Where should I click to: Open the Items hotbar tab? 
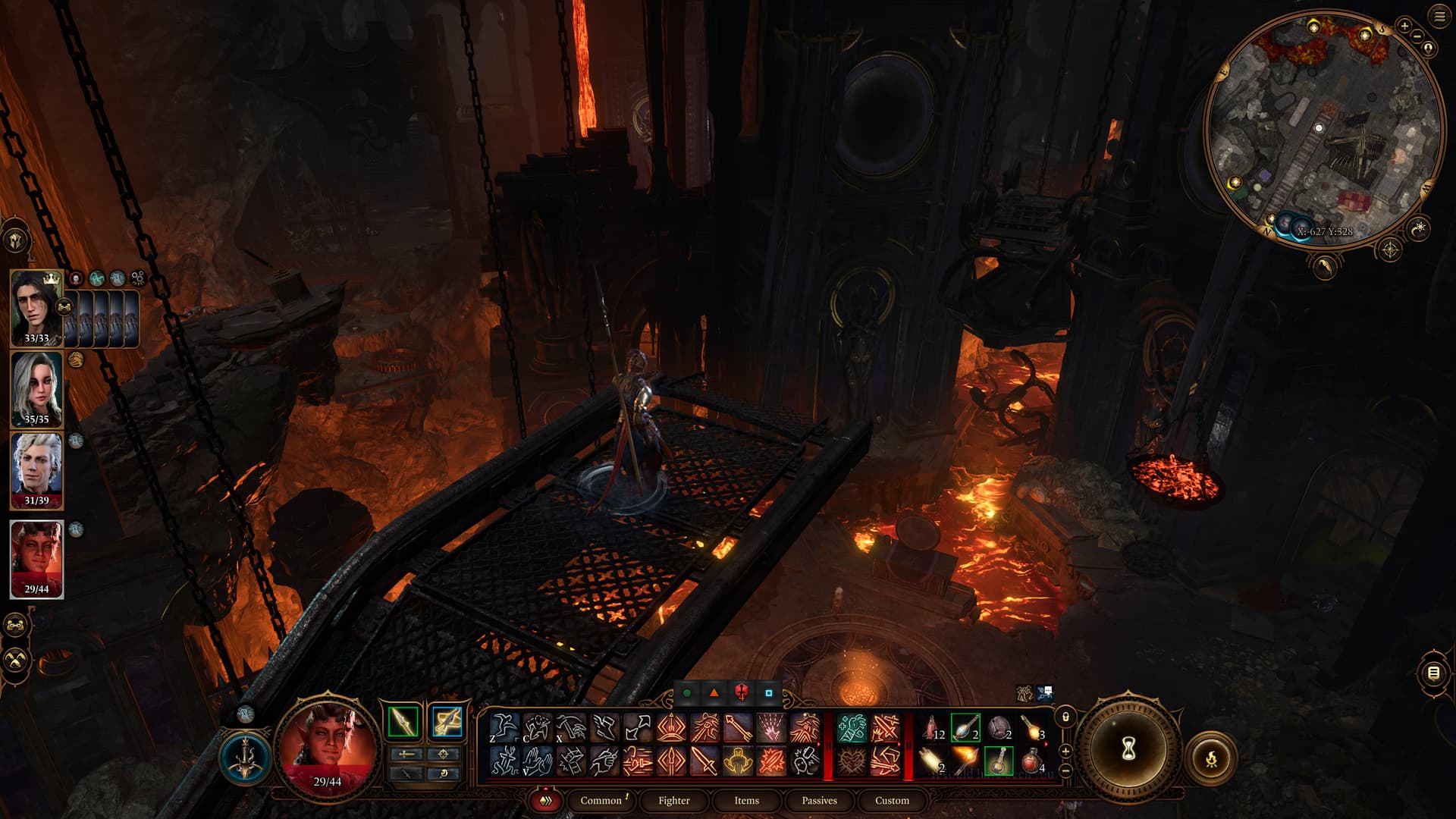(746, 800)
